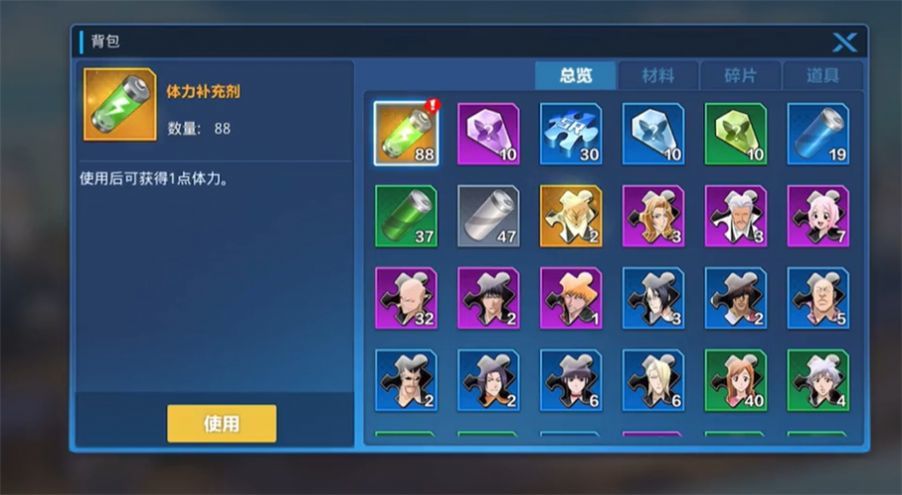Screen dimensions: 902x495
Task: Switch to the 碎片 fragments tab
Action: point(739,76)
